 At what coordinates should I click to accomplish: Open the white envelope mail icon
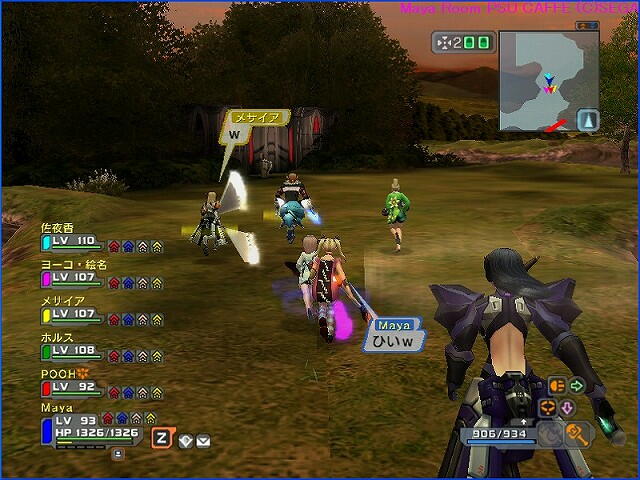click(203, 440)
